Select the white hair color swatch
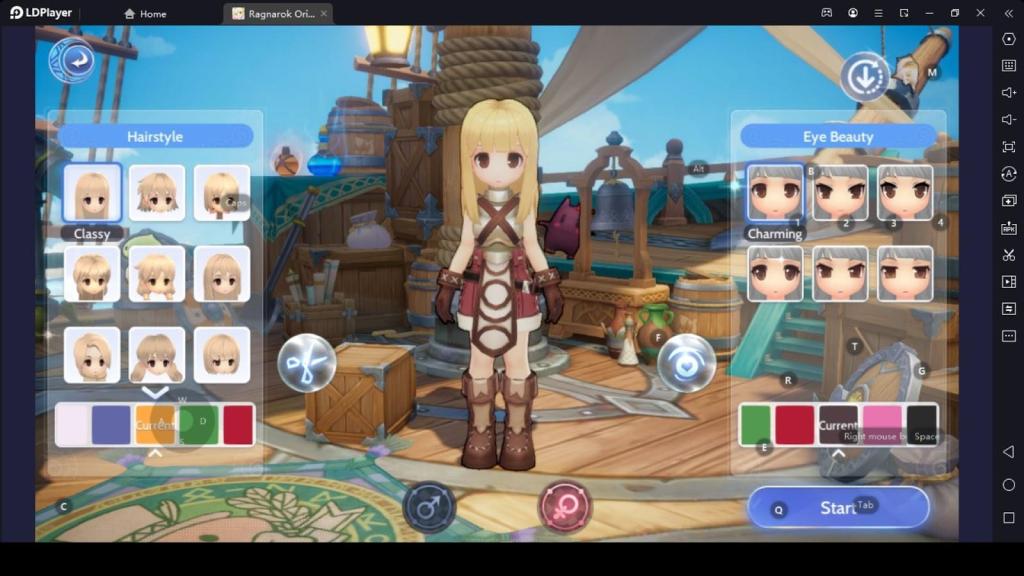This screenshot has height=576, width=1024. tap(72, 424)
